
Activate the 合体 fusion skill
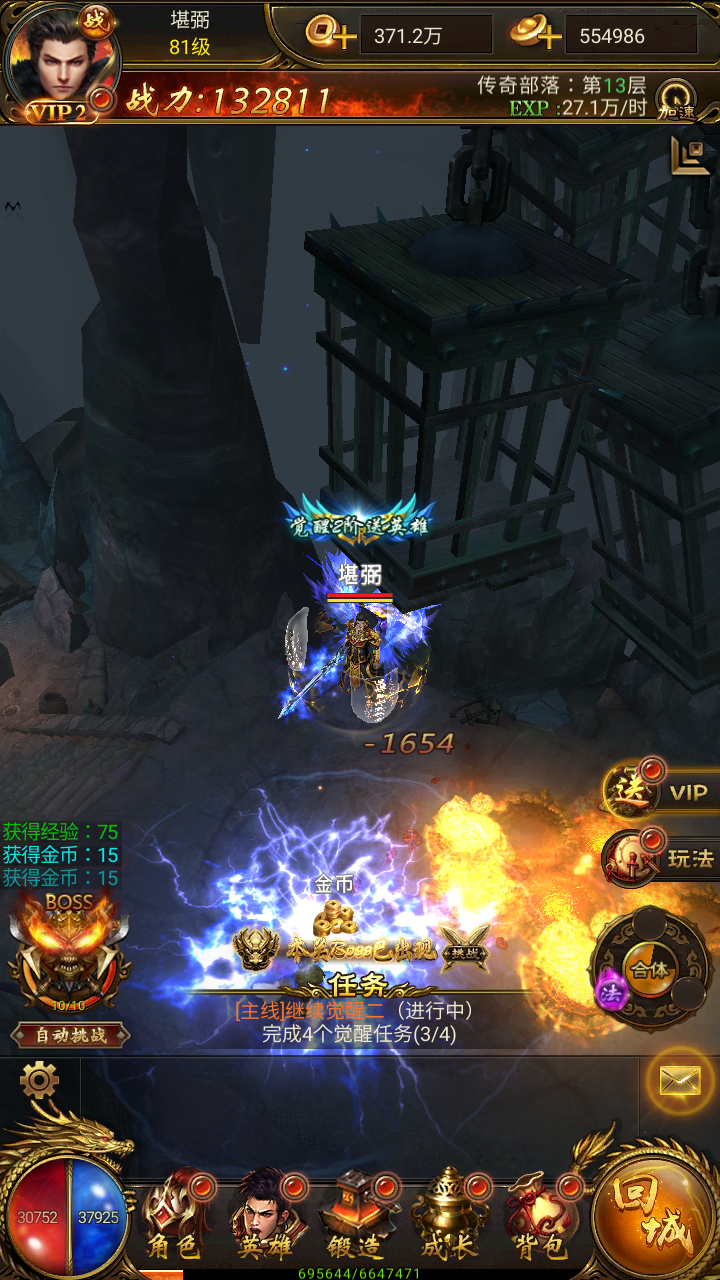pyautogui.click(x=650, y=968)
